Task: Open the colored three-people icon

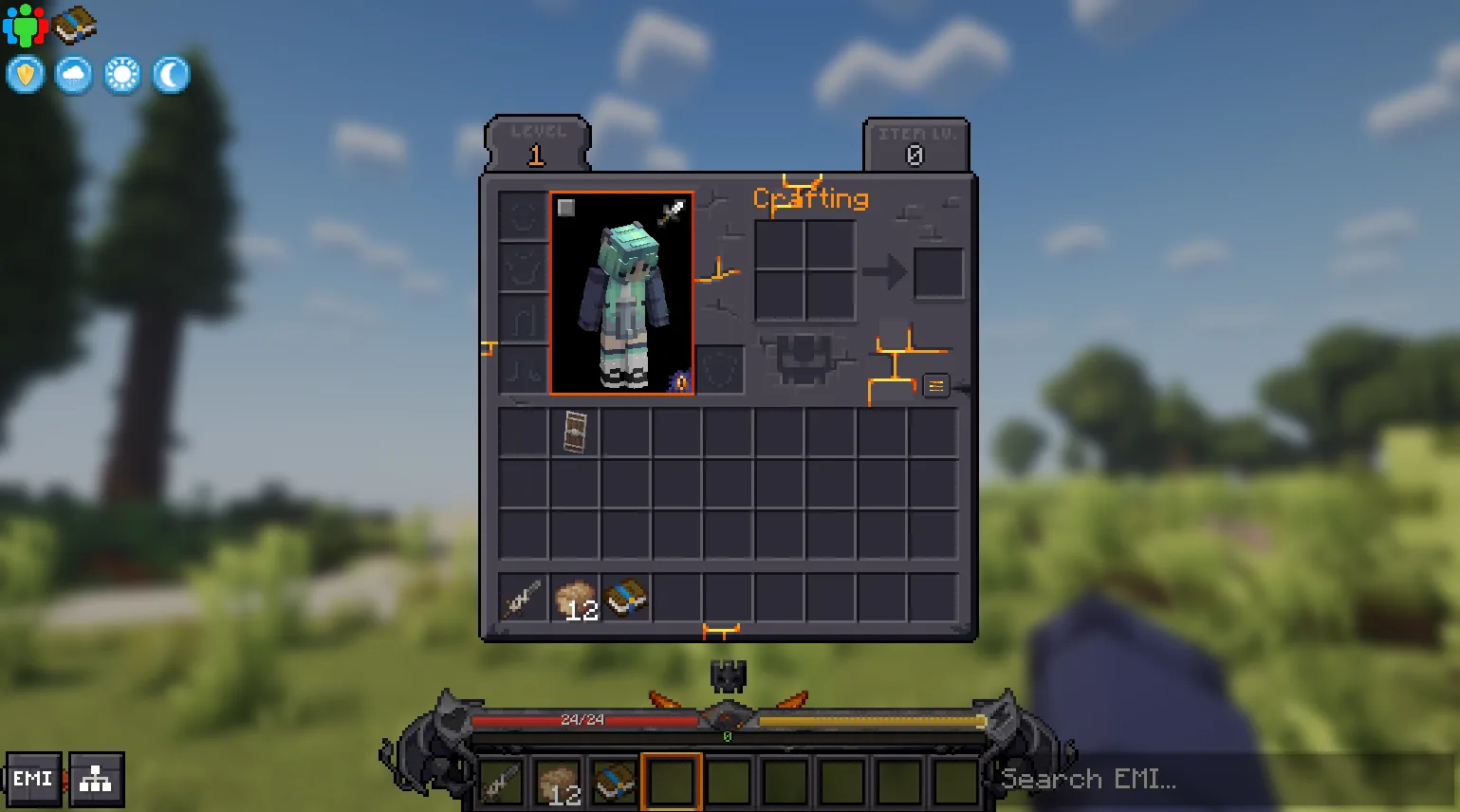Action: 25,25
